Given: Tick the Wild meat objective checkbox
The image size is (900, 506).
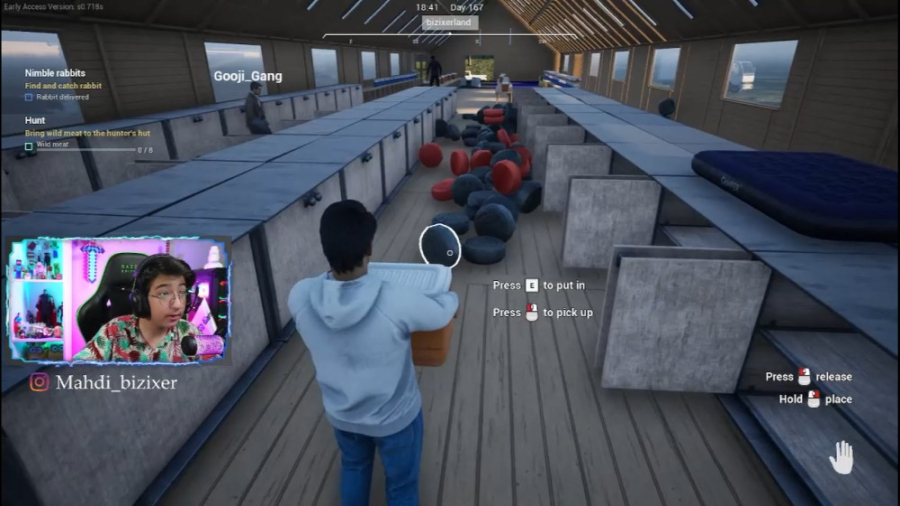Looking at the screenshot, I should click(x=29, y=145).
